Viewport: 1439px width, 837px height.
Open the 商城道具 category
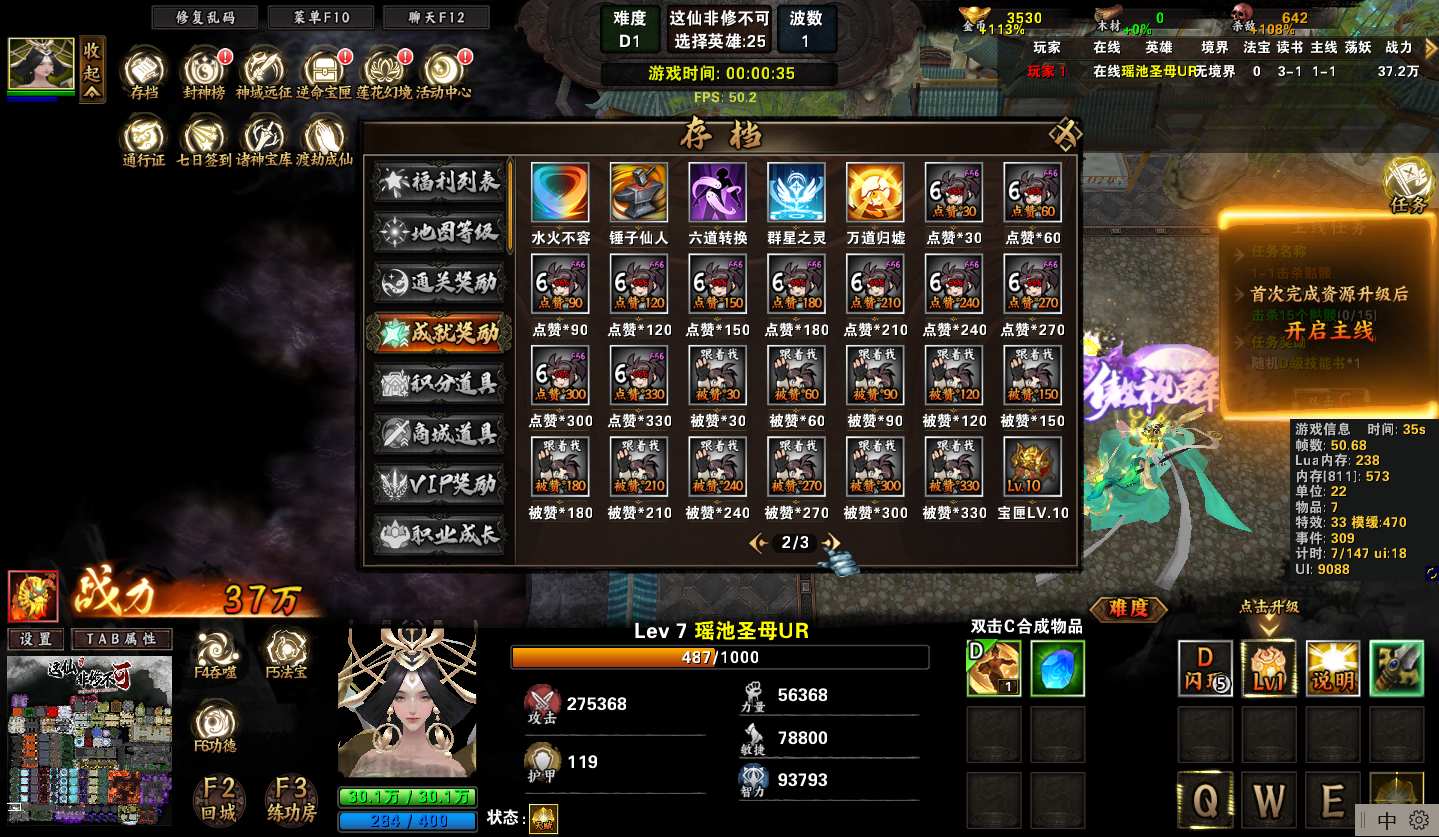[x=438, y=434]
